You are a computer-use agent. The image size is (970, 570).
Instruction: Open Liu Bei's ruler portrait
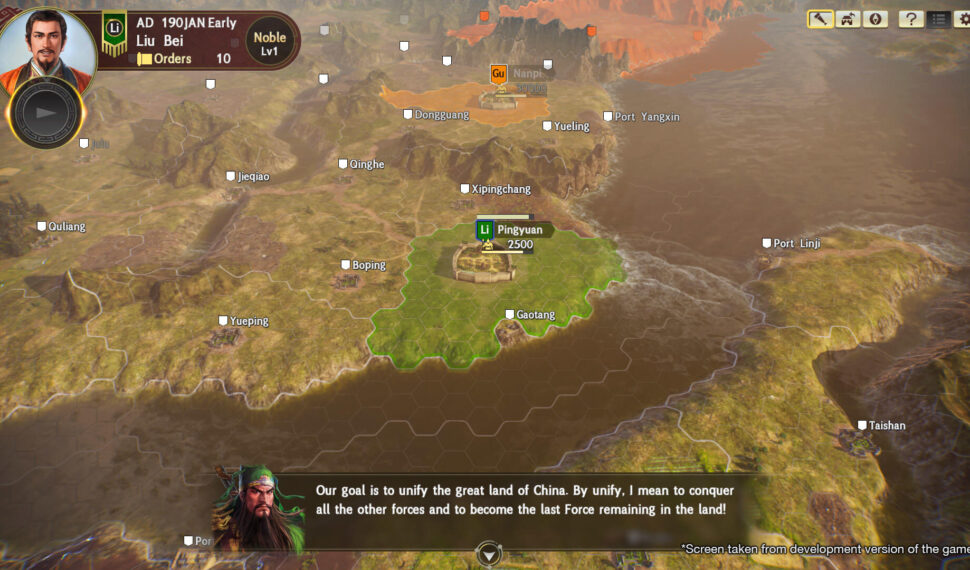47,45
